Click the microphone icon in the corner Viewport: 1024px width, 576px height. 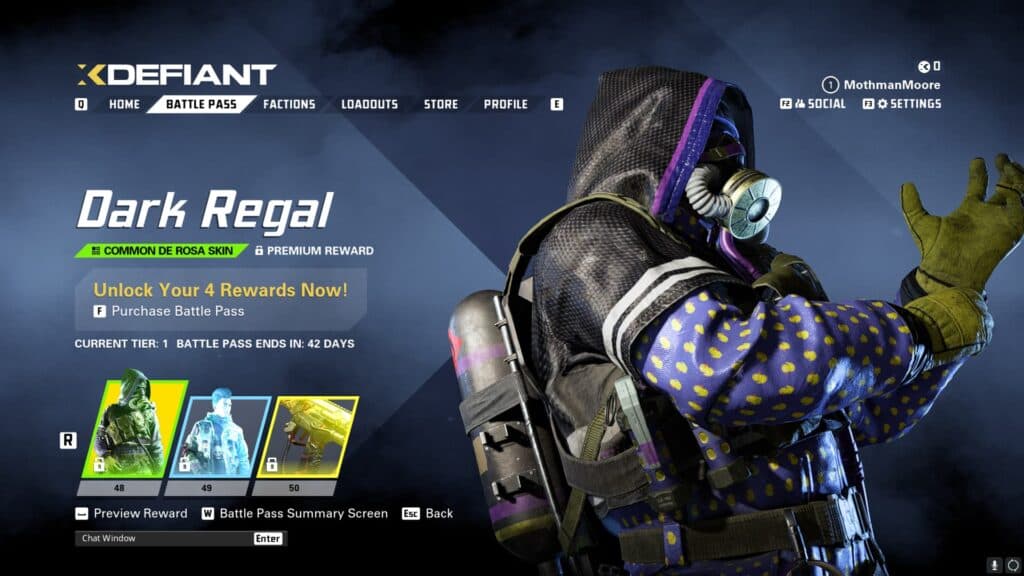click(995, 564)
